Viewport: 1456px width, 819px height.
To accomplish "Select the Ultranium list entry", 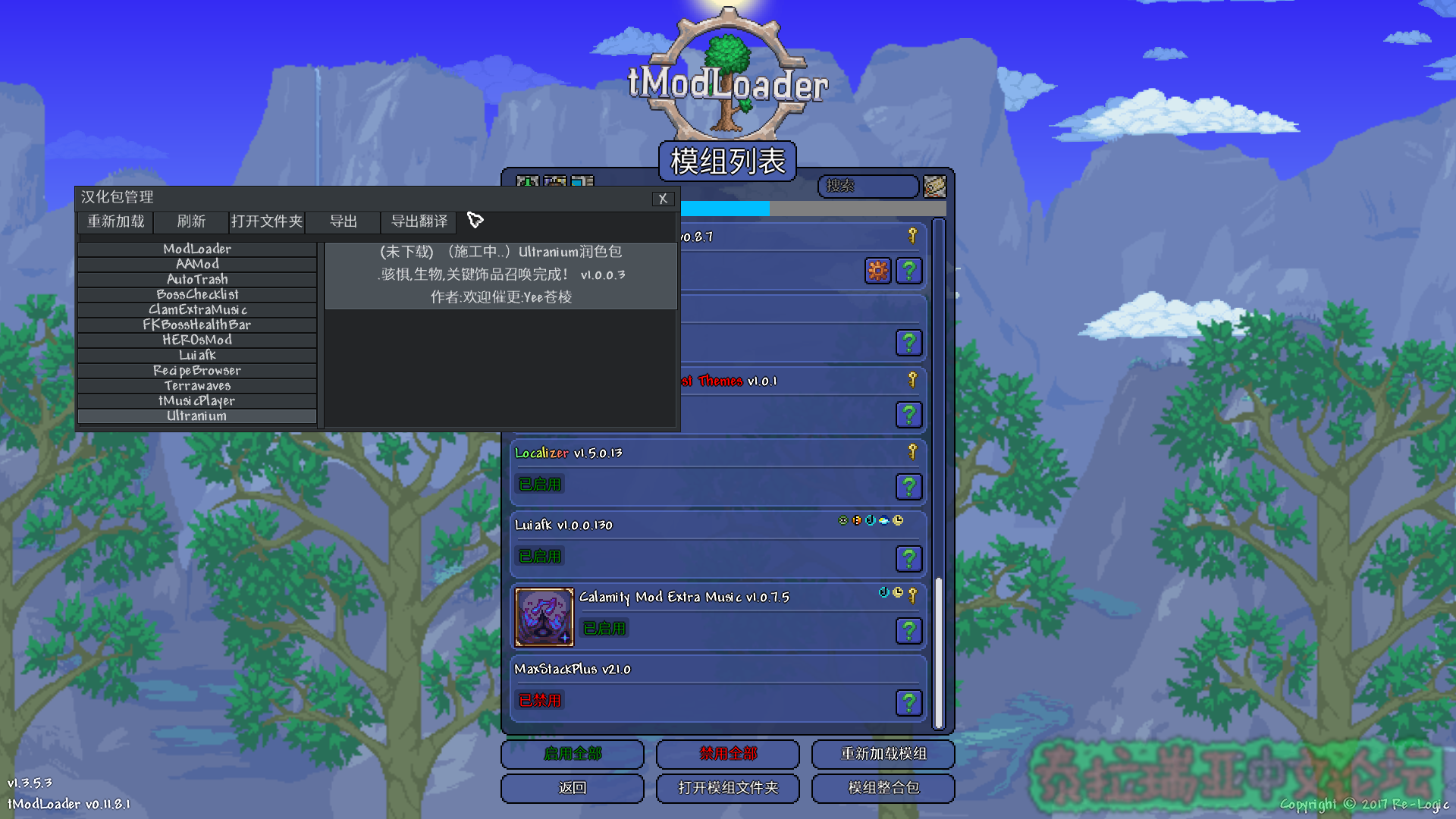I will click(x=197, y=416).
